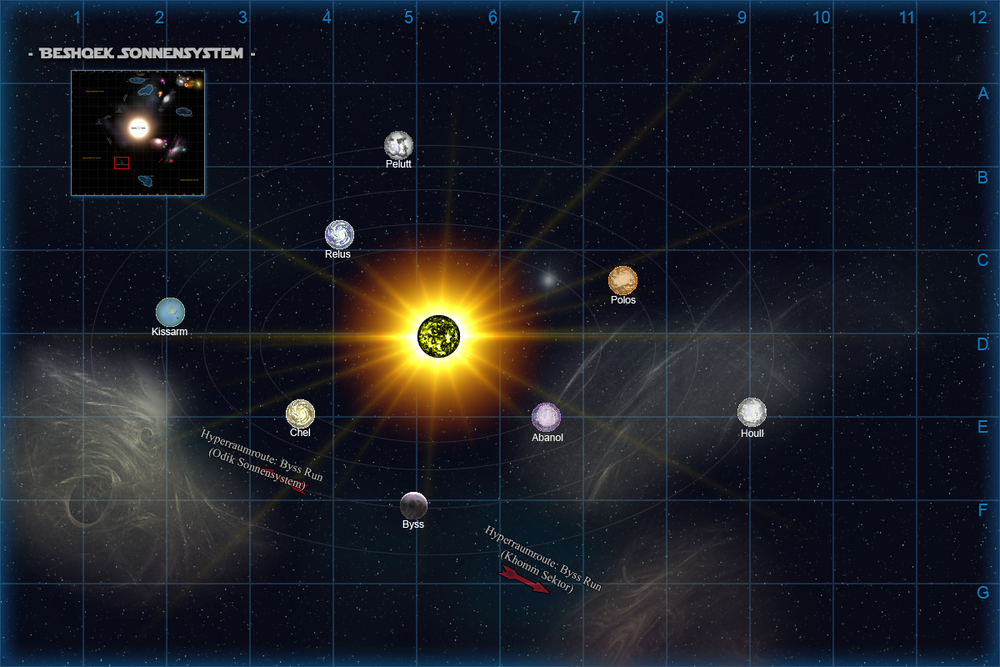
Task: Choose the planet Abanol
Action: tap(546, 417)
